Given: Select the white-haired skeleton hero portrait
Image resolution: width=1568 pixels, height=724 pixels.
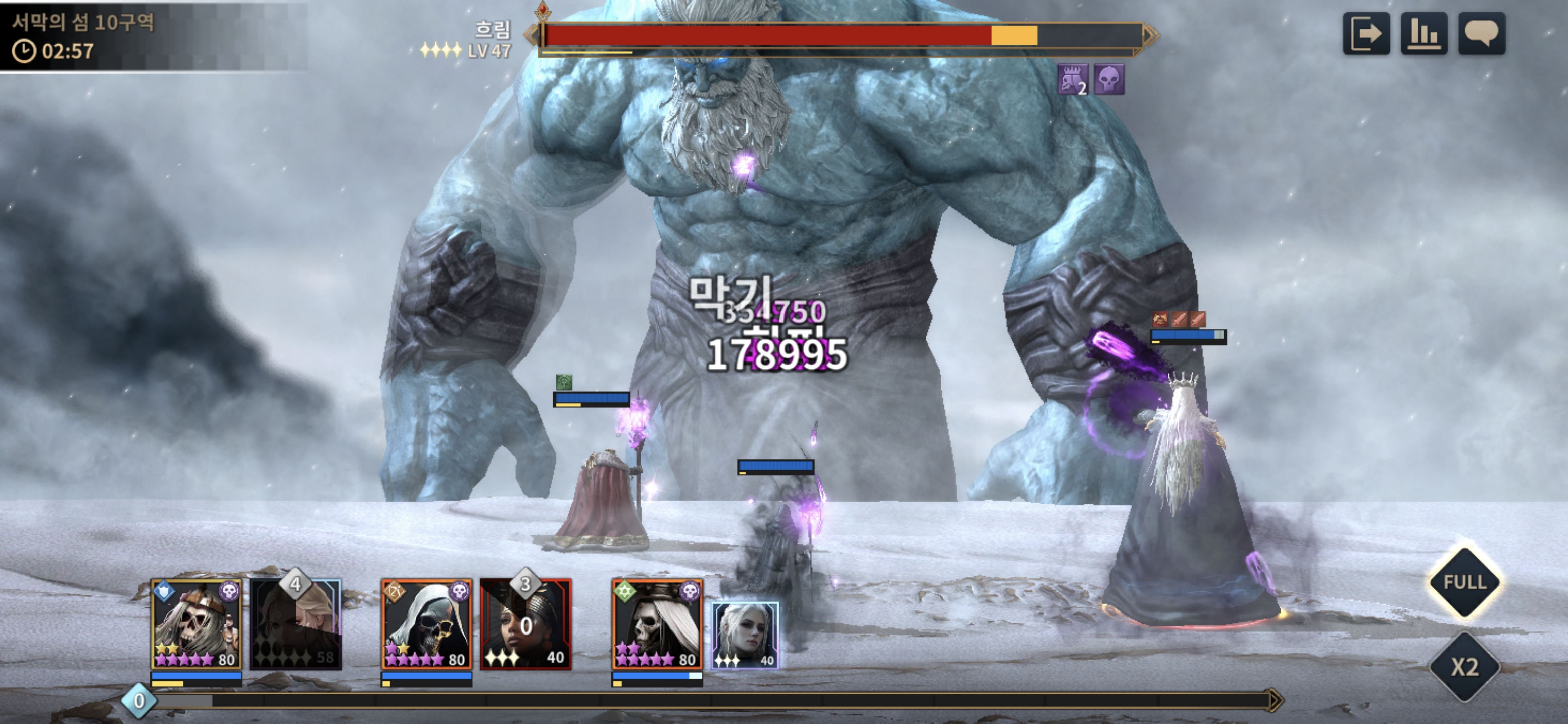Looking at the screenshot, I should tap(657, 624).
